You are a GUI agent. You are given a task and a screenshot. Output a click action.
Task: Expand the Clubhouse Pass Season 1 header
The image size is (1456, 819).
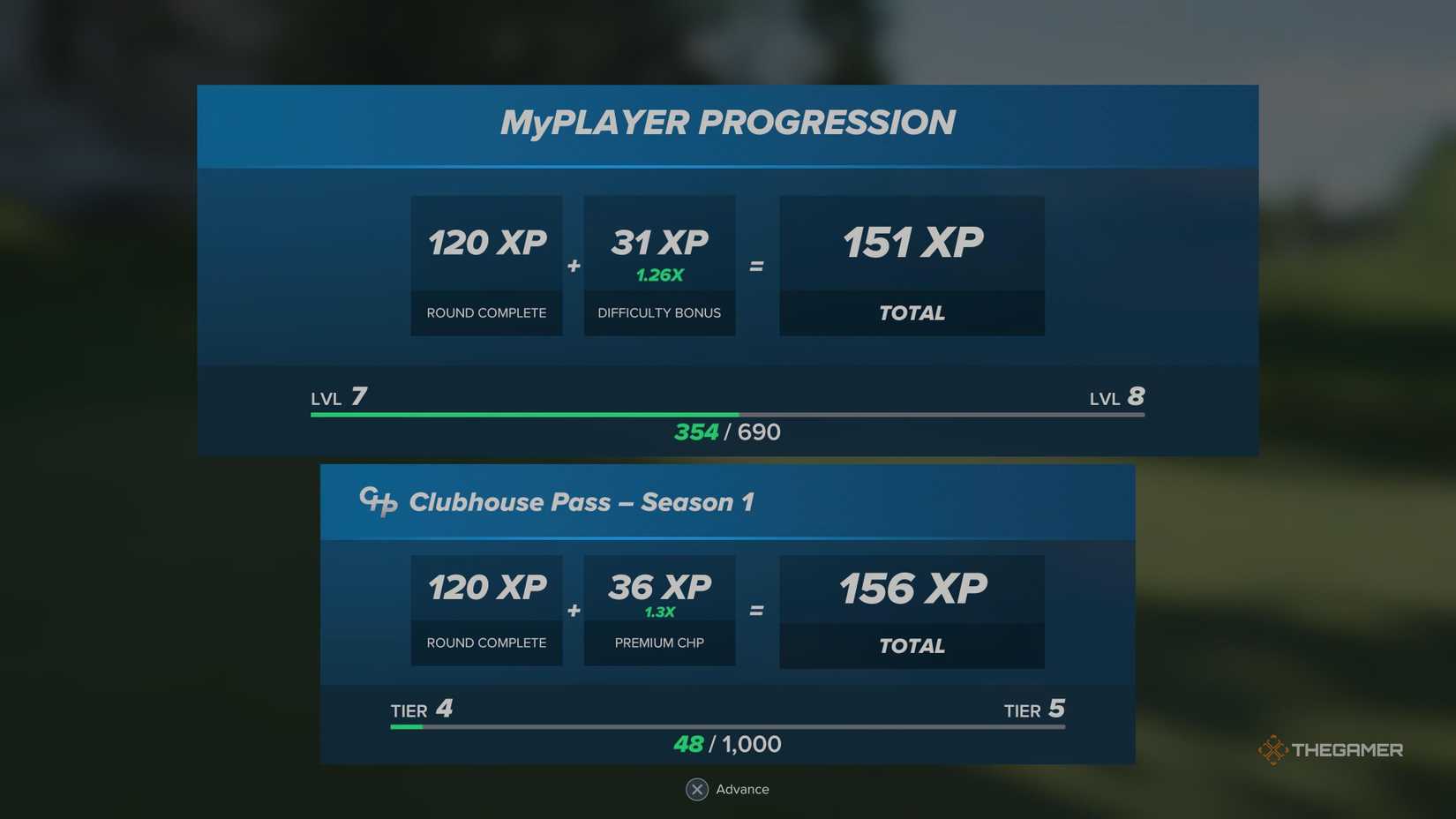click(x=582, y=501)
